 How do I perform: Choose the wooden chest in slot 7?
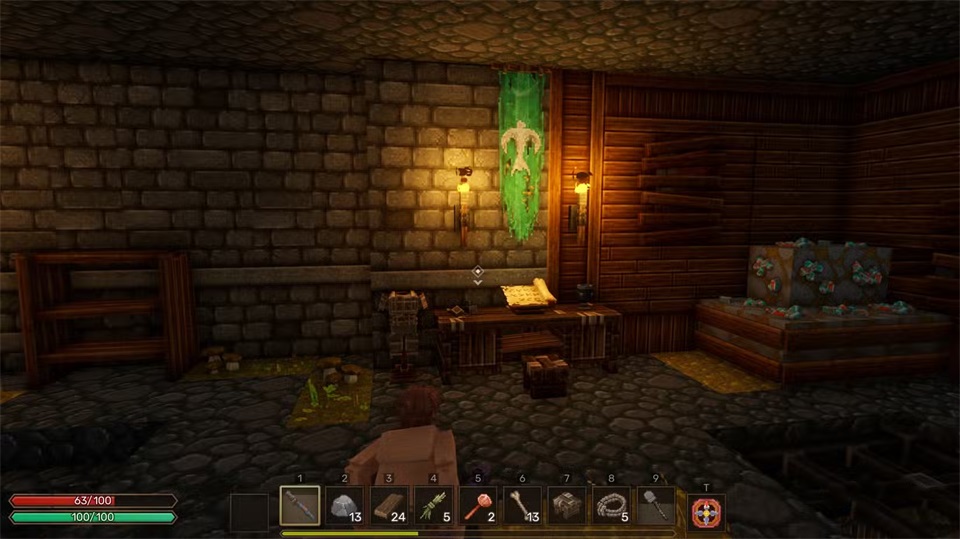point(566,506)
